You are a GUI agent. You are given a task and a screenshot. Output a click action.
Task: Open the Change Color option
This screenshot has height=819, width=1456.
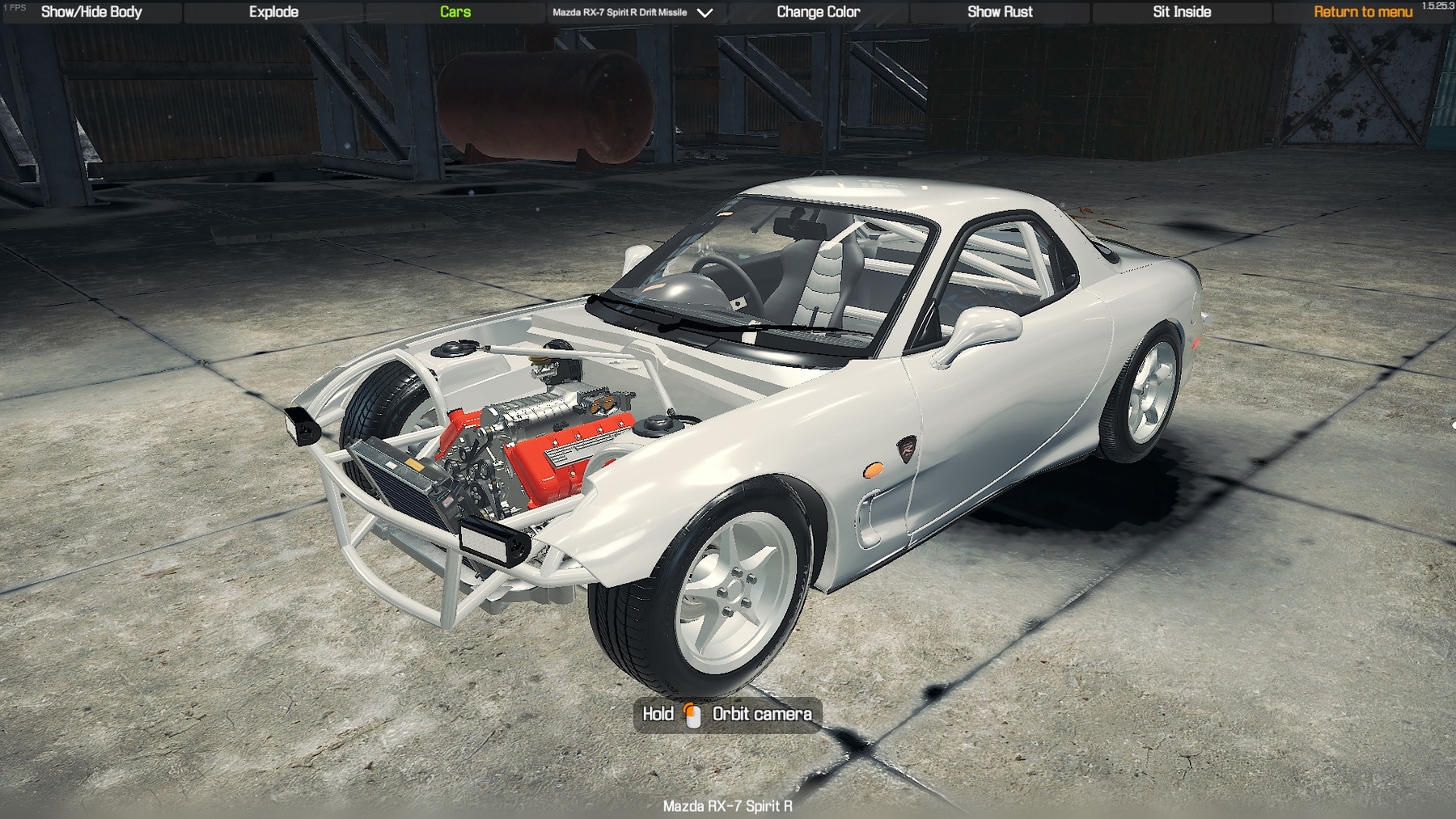point(818,12)
